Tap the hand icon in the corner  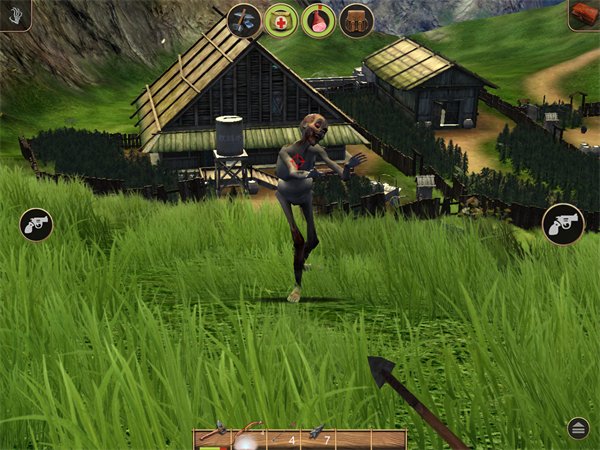[x=13, y=13]
